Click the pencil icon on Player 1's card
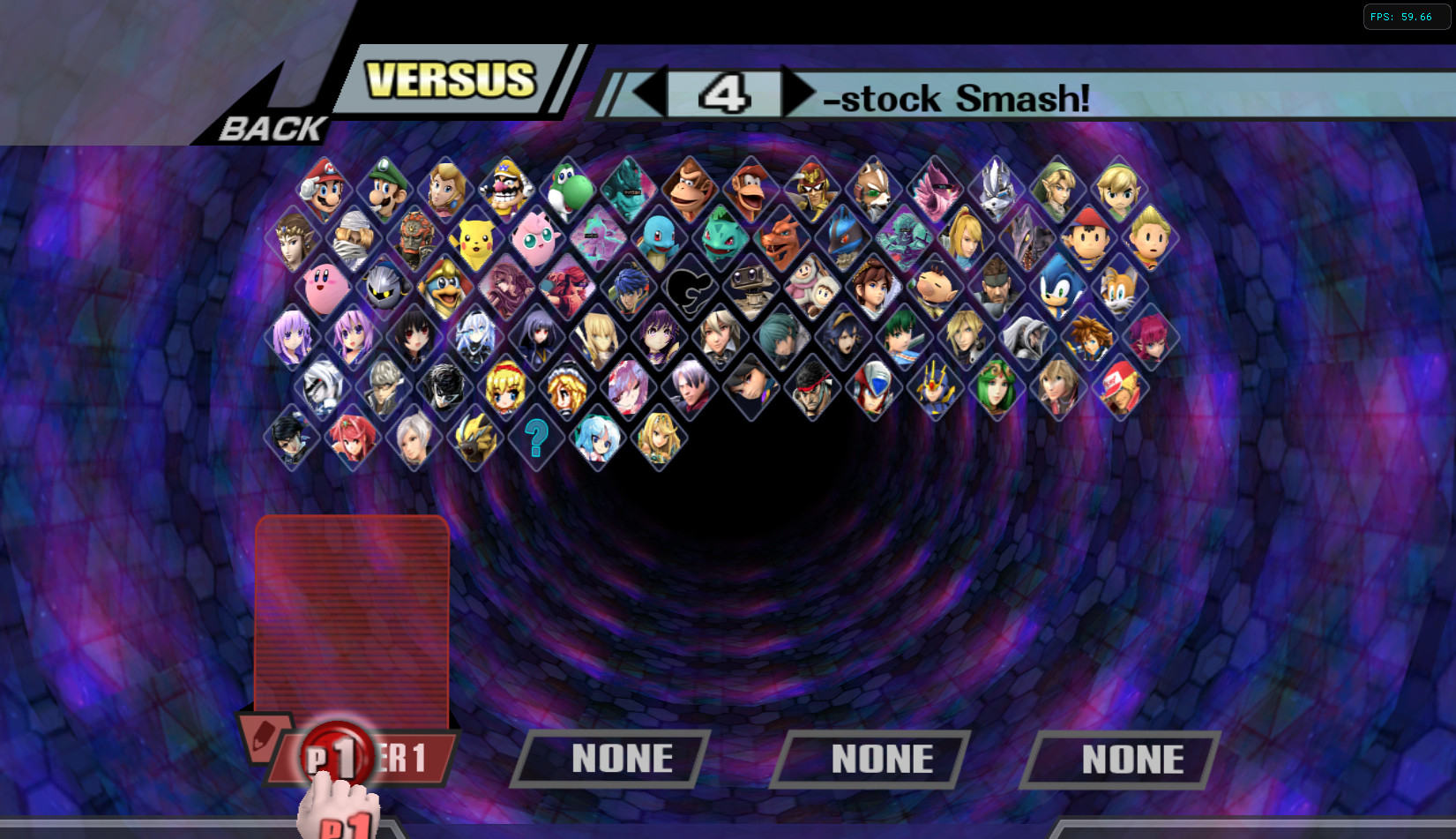 click(x=265, y=737)
